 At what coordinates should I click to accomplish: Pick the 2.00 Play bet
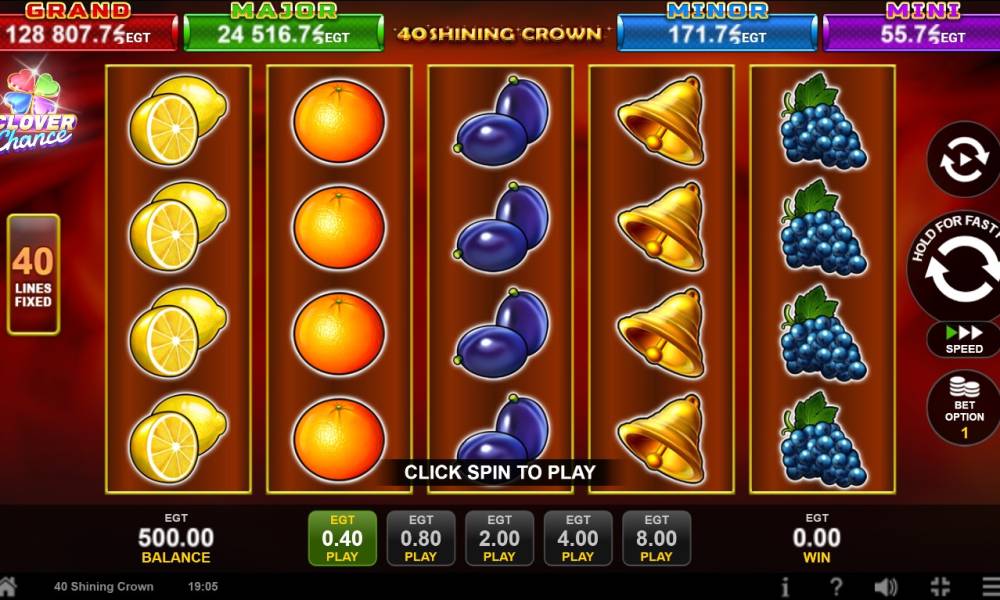[x=499, y=538]
